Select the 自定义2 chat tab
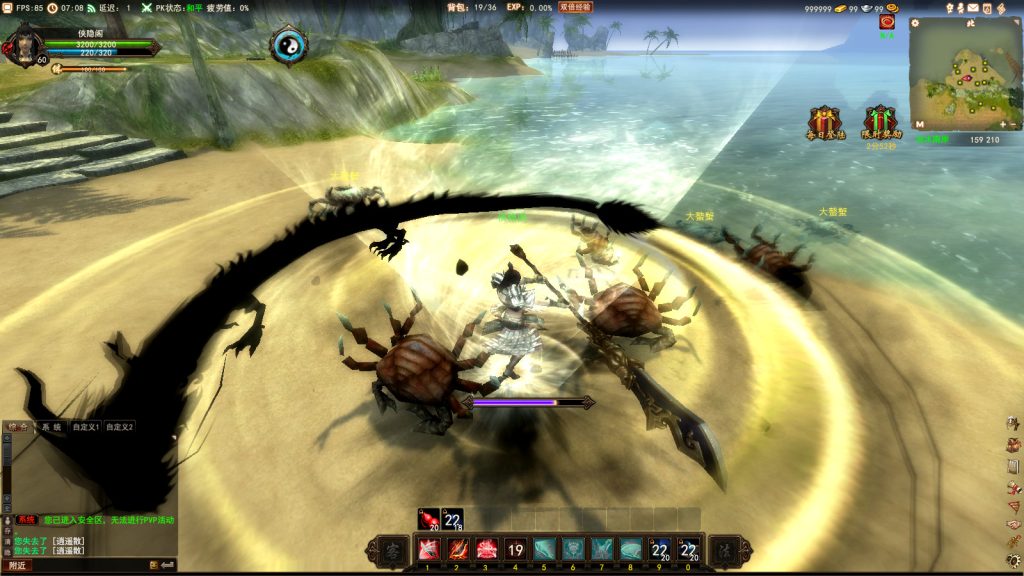The width and height of the screenshot is (1024, 576). tap(120, 427)
